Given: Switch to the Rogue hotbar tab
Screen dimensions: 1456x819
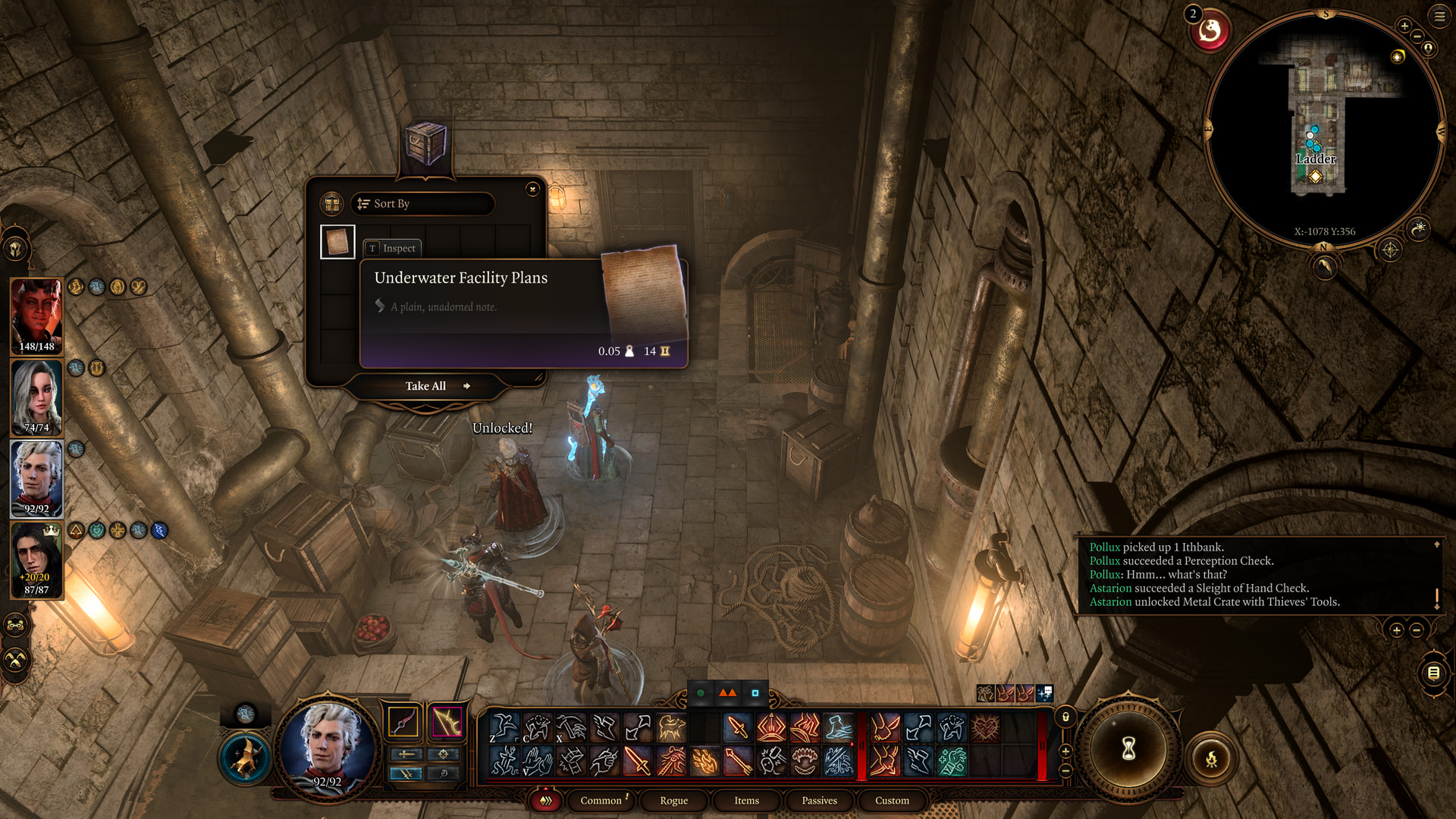Looking at the screenshot, I should 673,800.
